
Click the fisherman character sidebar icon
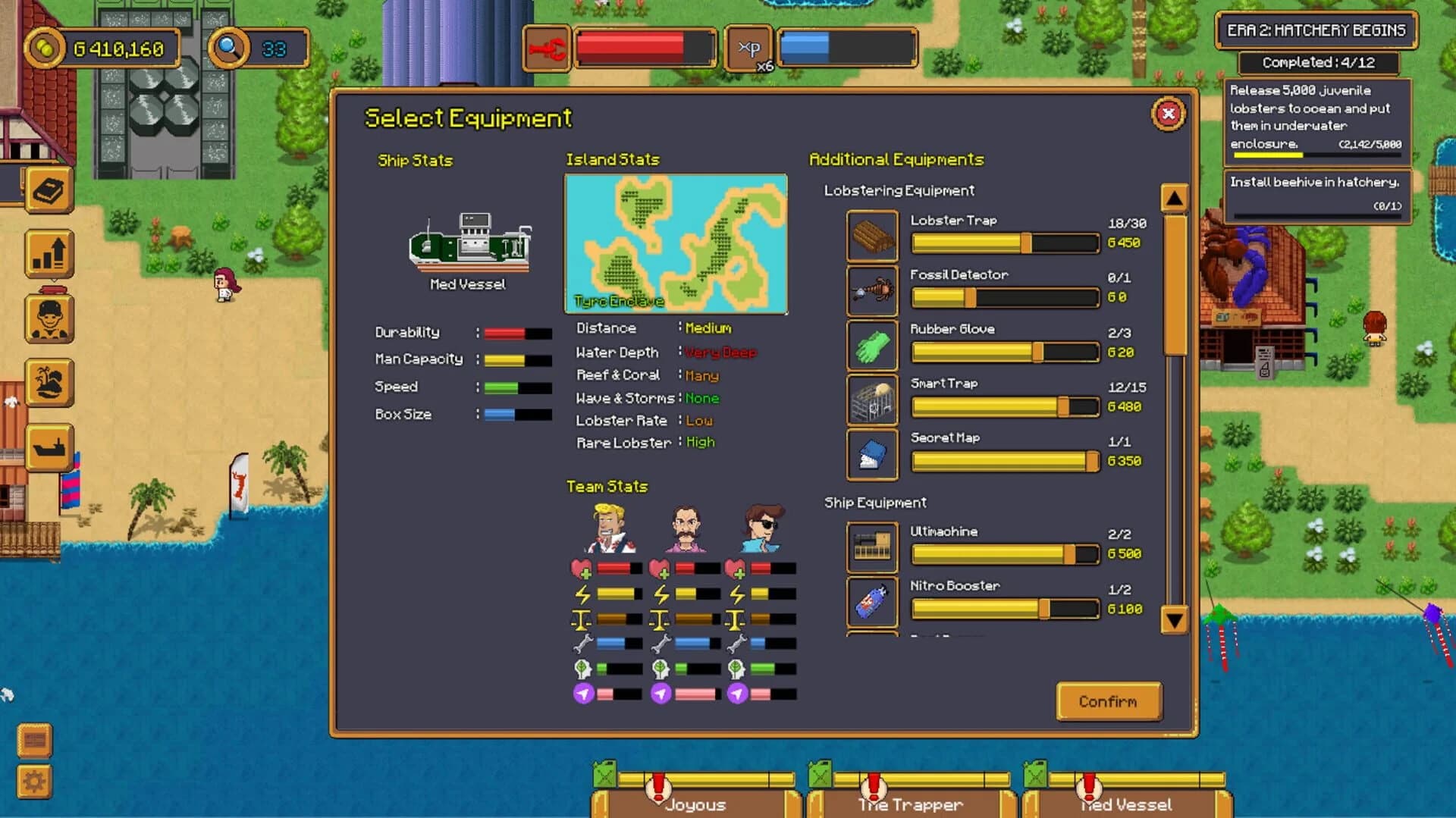(49, 320)
